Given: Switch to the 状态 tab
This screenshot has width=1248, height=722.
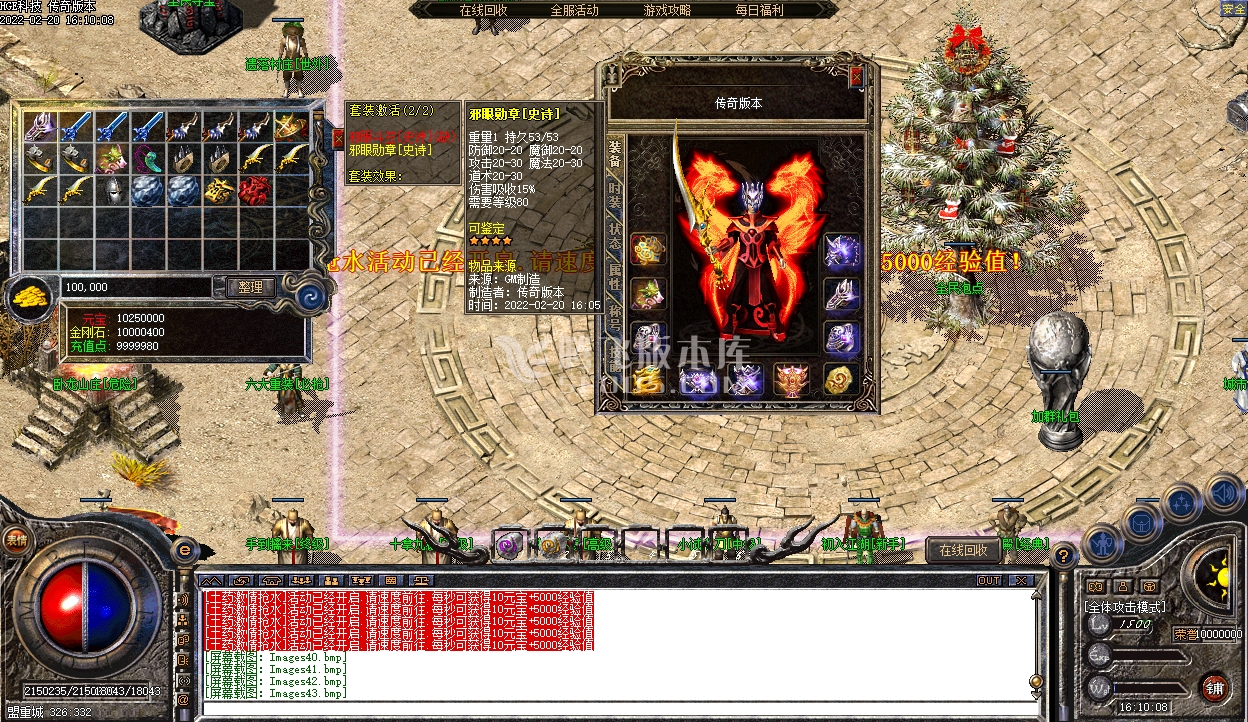Looking at the screenshot, I should [x=614, y=238].
